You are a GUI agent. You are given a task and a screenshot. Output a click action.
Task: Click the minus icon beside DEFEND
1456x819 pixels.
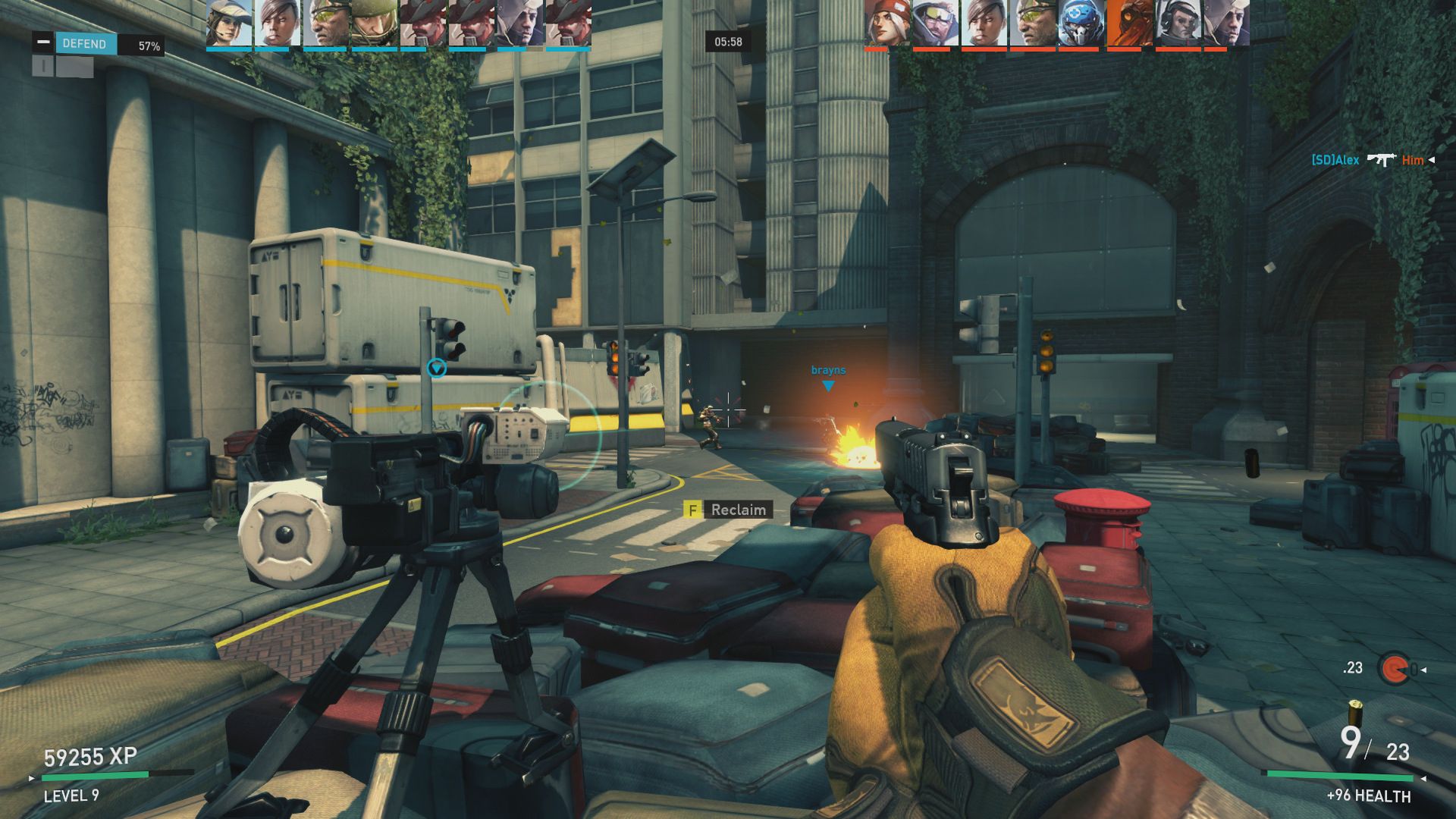tap(43, 42)
